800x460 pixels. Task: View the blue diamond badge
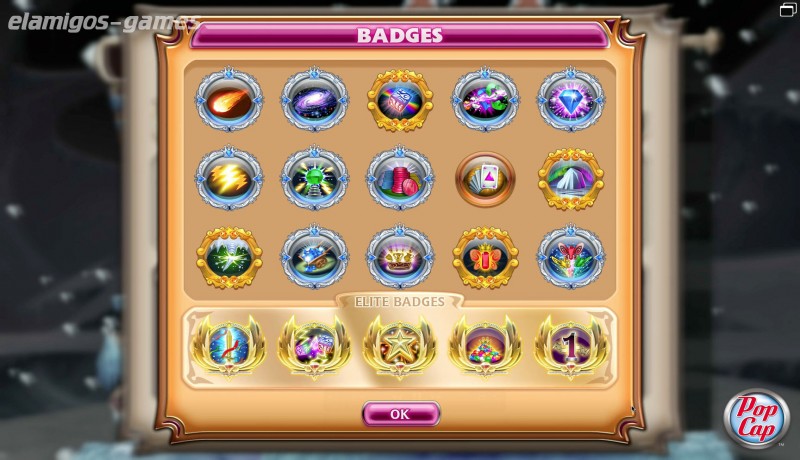571,100
